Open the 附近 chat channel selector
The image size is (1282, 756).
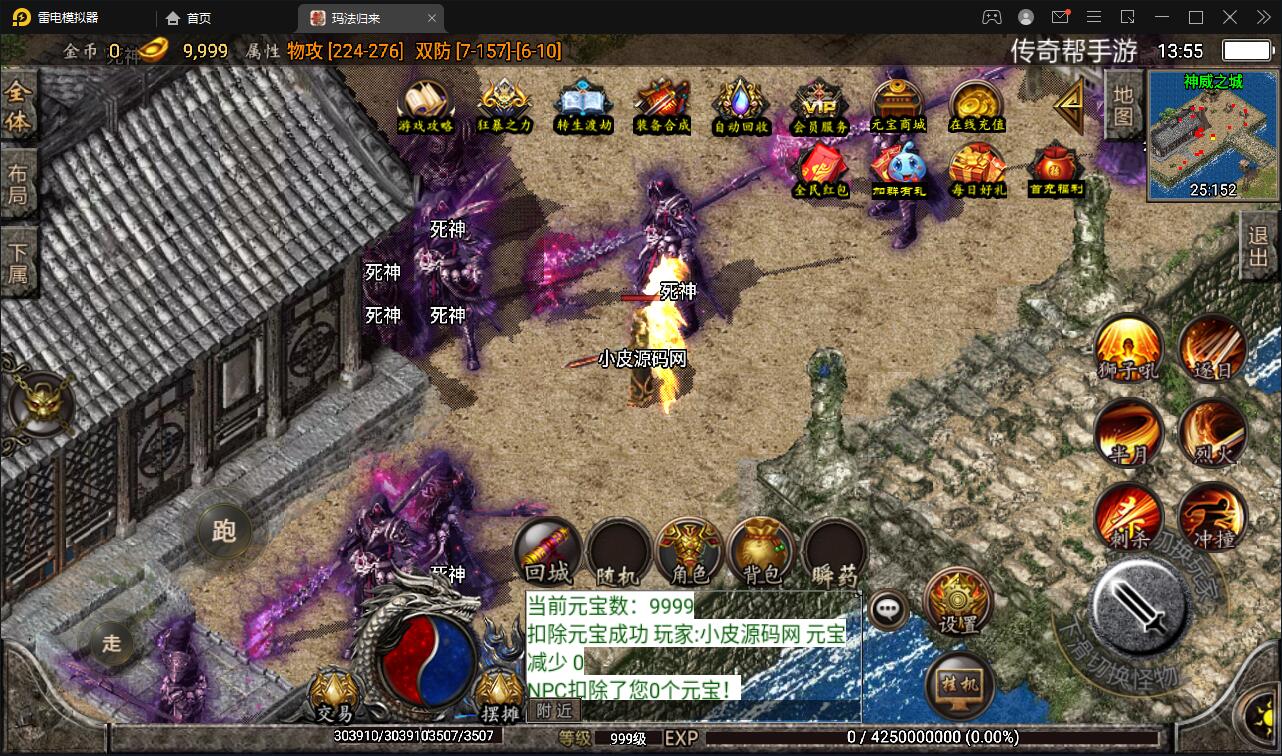tap(551, 711)
